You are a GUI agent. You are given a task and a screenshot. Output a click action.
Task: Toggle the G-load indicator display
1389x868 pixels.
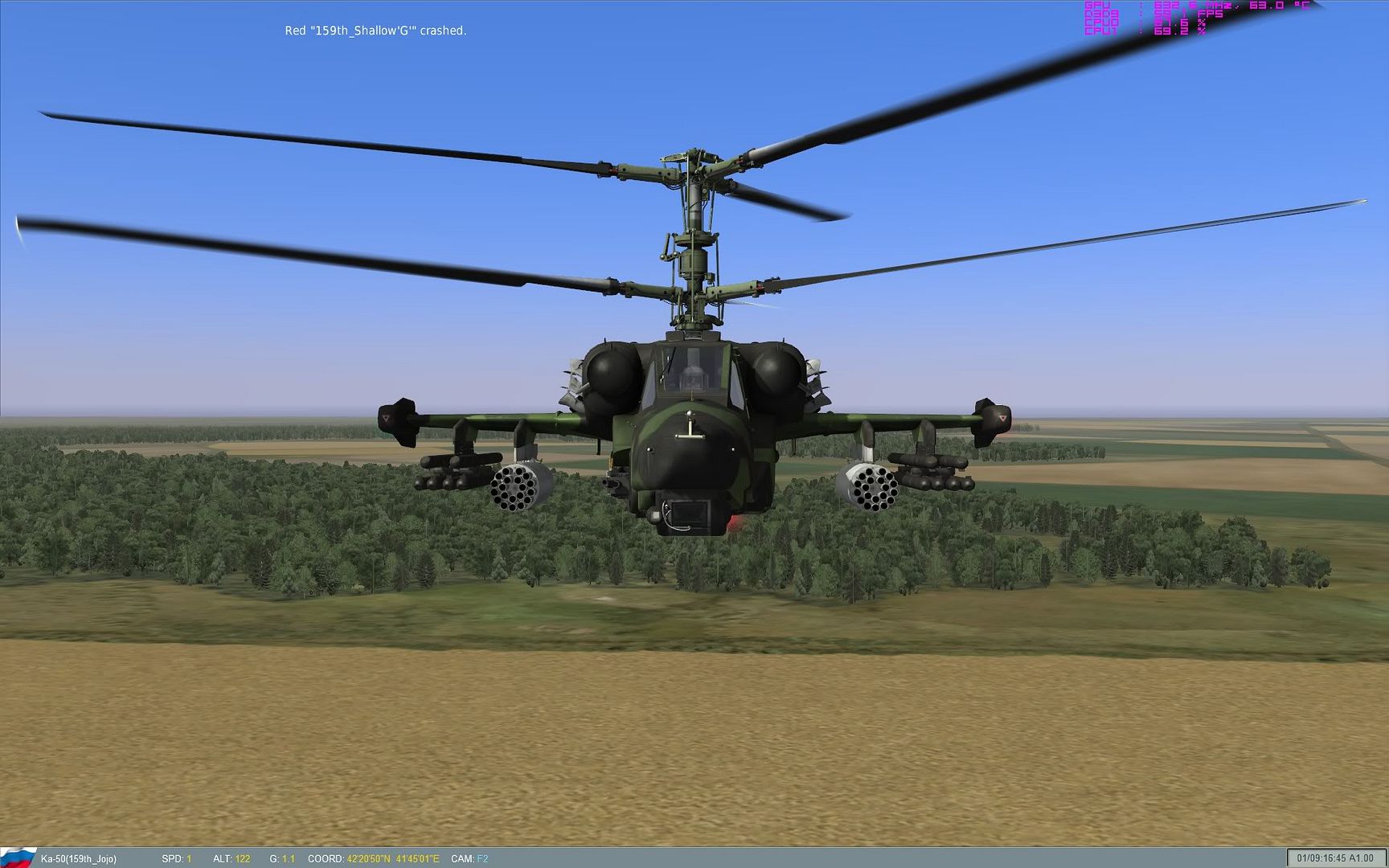(x=281, y=858)
